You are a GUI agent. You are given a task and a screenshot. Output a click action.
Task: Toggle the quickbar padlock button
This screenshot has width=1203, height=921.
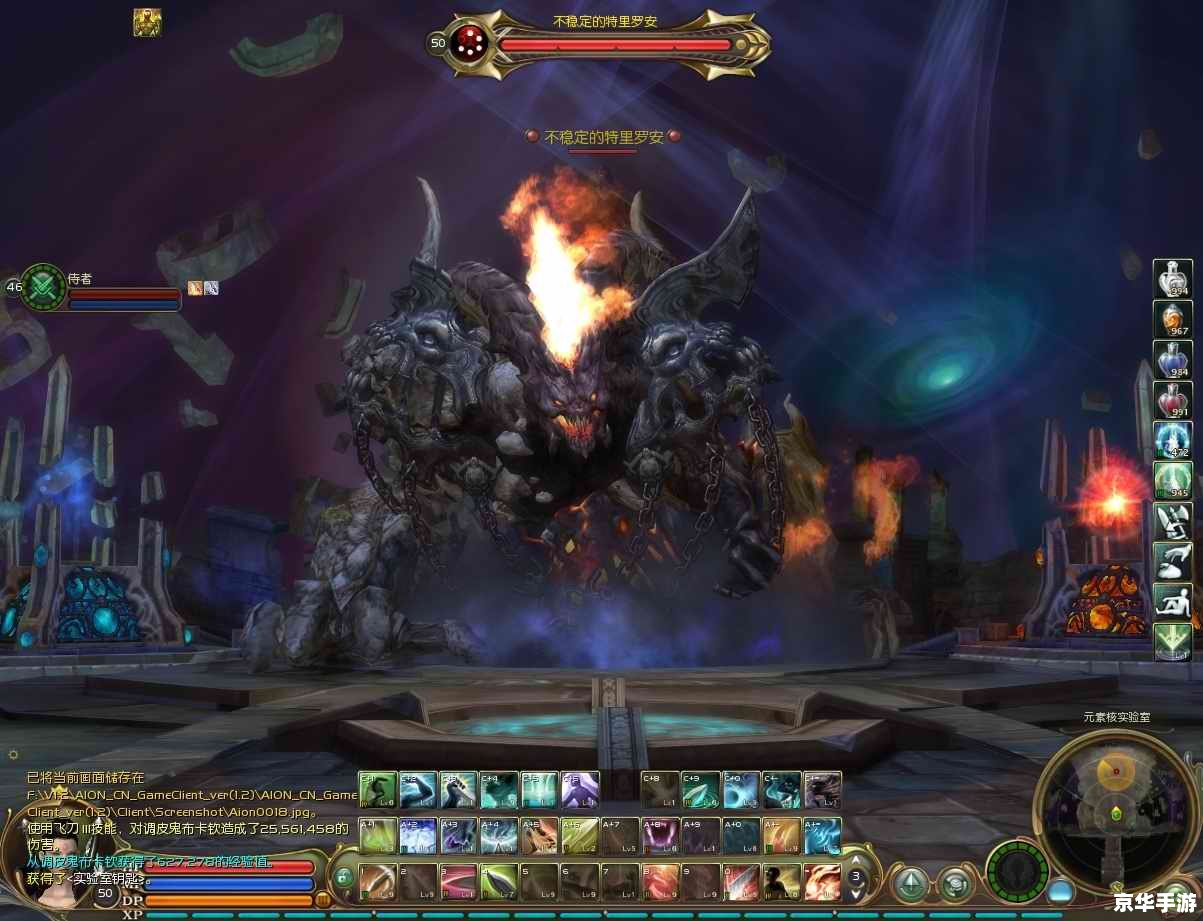point(343,879)
